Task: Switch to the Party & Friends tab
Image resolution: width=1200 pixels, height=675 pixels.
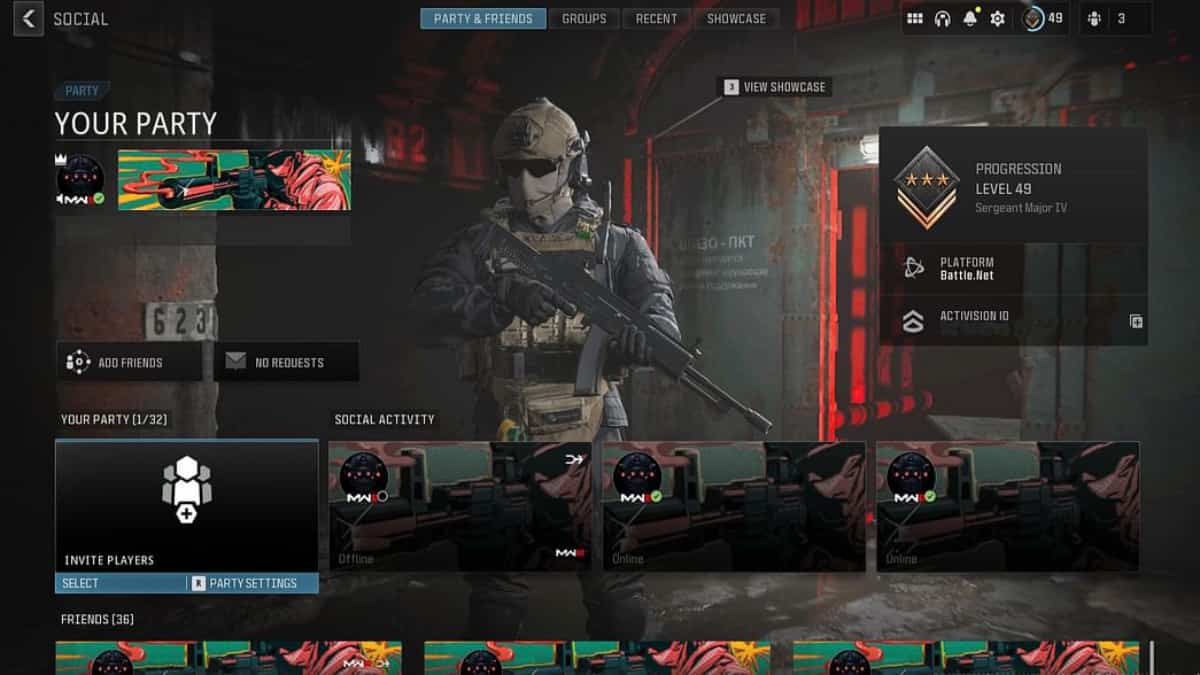Action: coord(483,18)
